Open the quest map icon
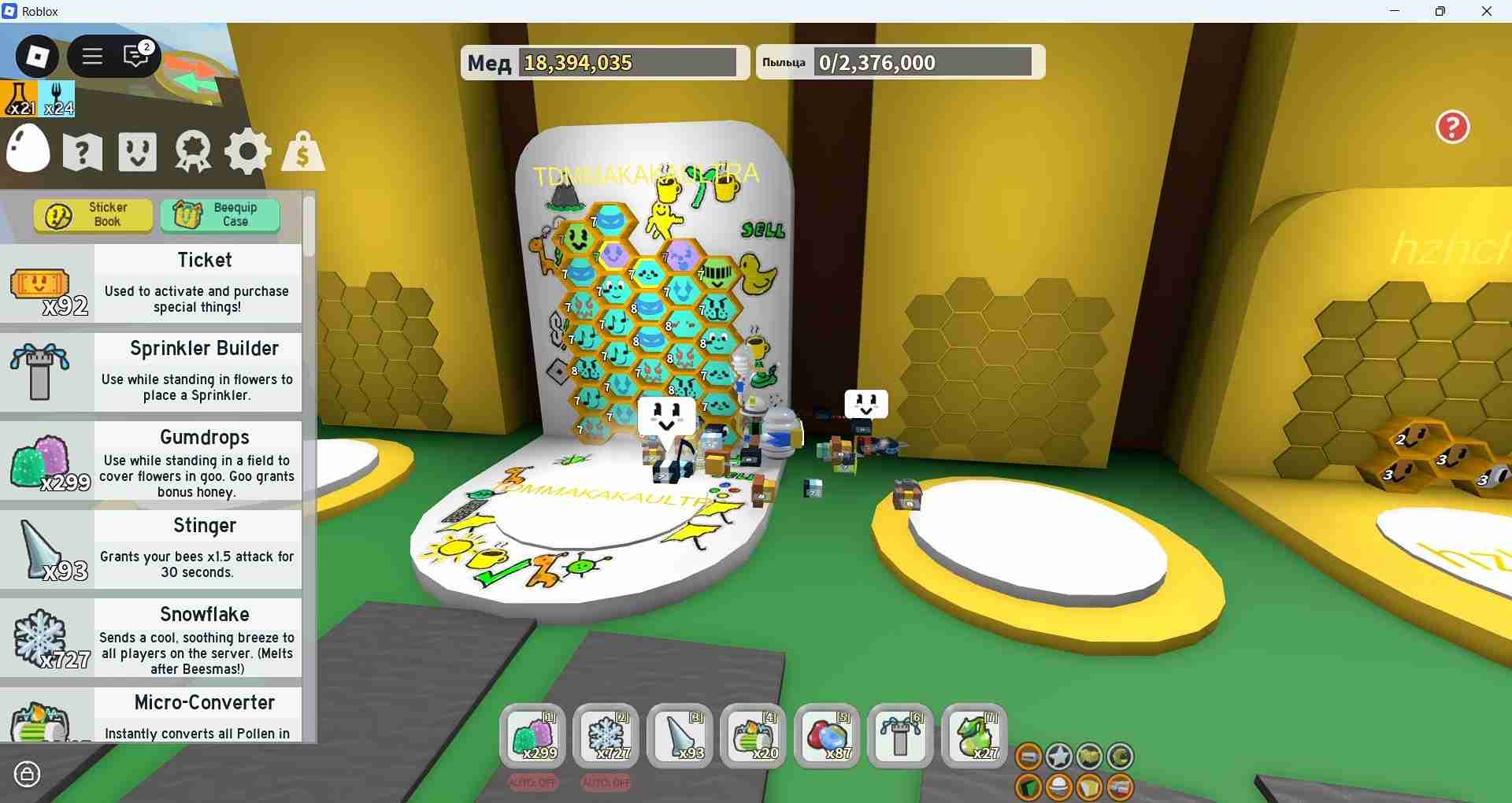This screenshot has height=803, width=1512. [81, 150]
